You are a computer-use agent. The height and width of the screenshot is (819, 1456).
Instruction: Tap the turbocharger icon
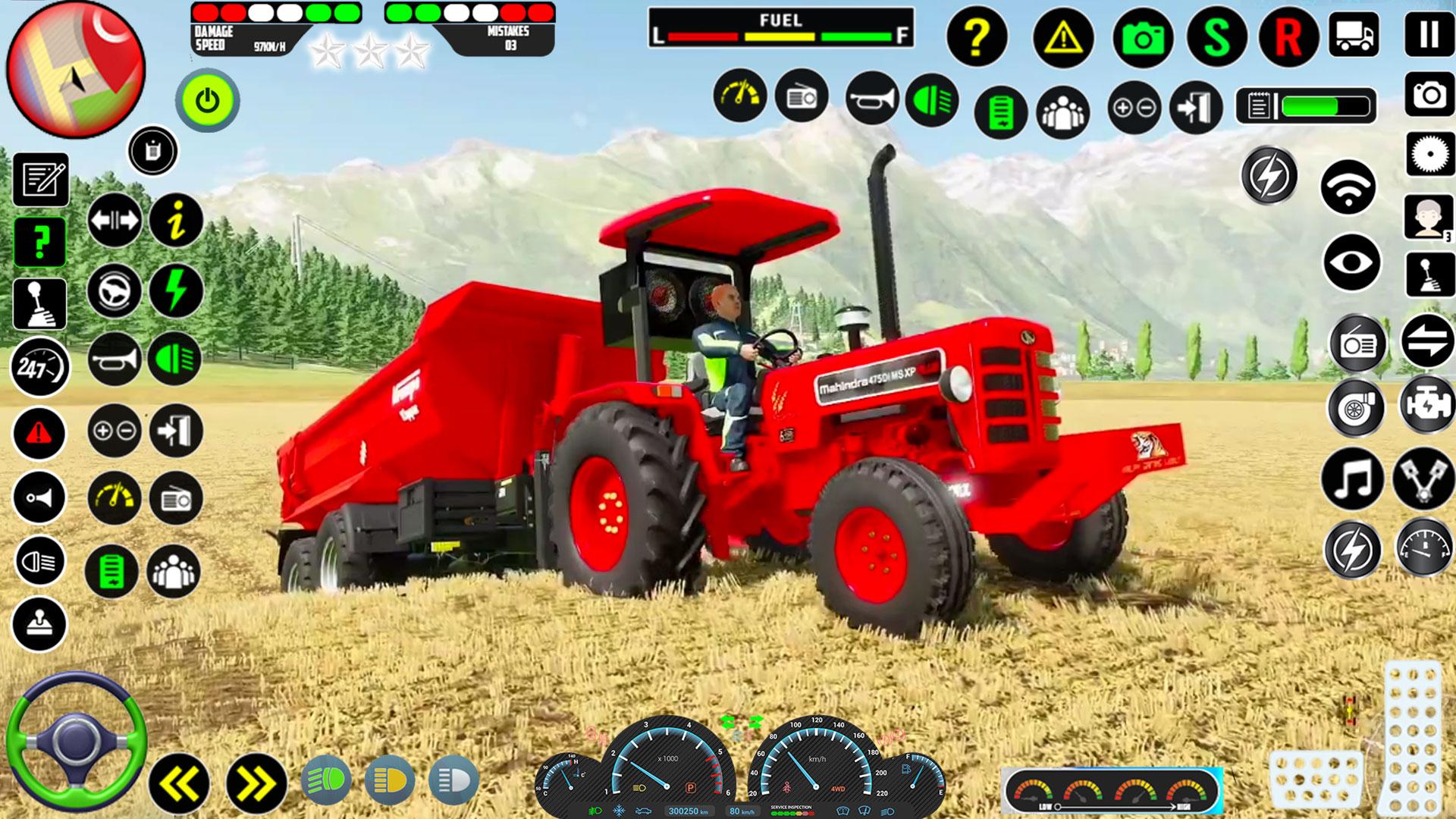pos(1355,408)
